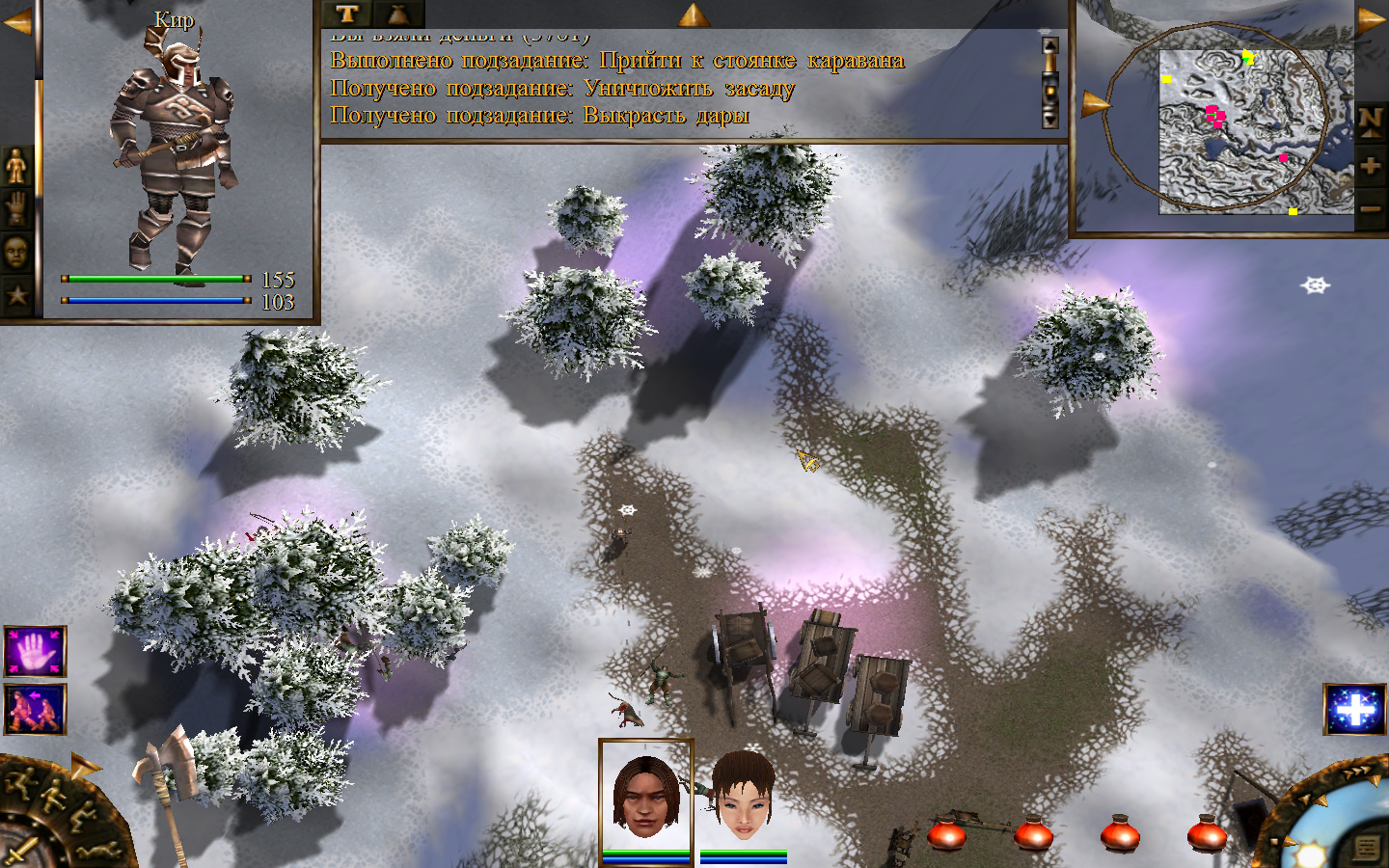1389x868 pixels.
Task: Open the hand inventory icon
Action: pos(16,208)
